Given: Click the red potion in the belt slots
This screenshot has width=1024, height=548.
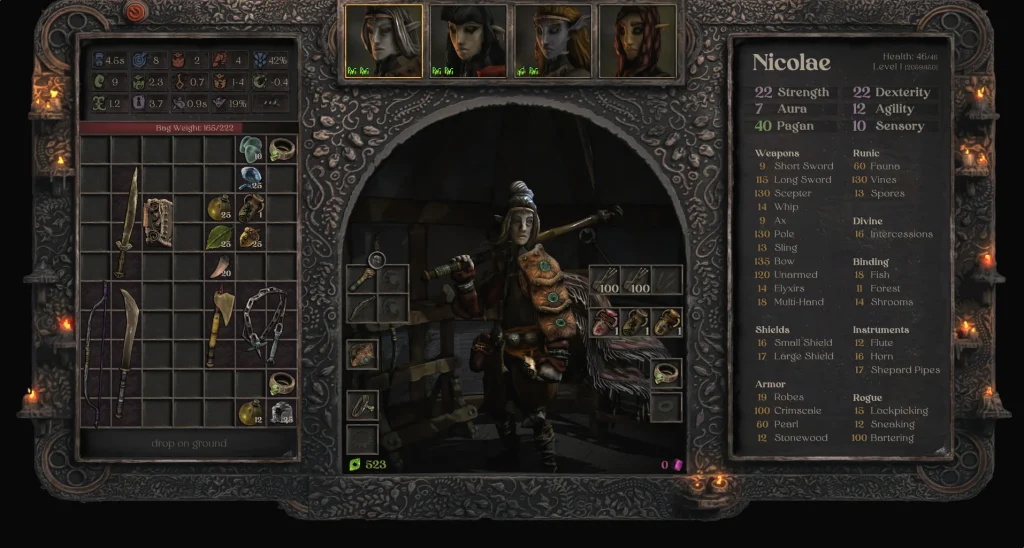Looking at the screenshot, I should (605, 321).
